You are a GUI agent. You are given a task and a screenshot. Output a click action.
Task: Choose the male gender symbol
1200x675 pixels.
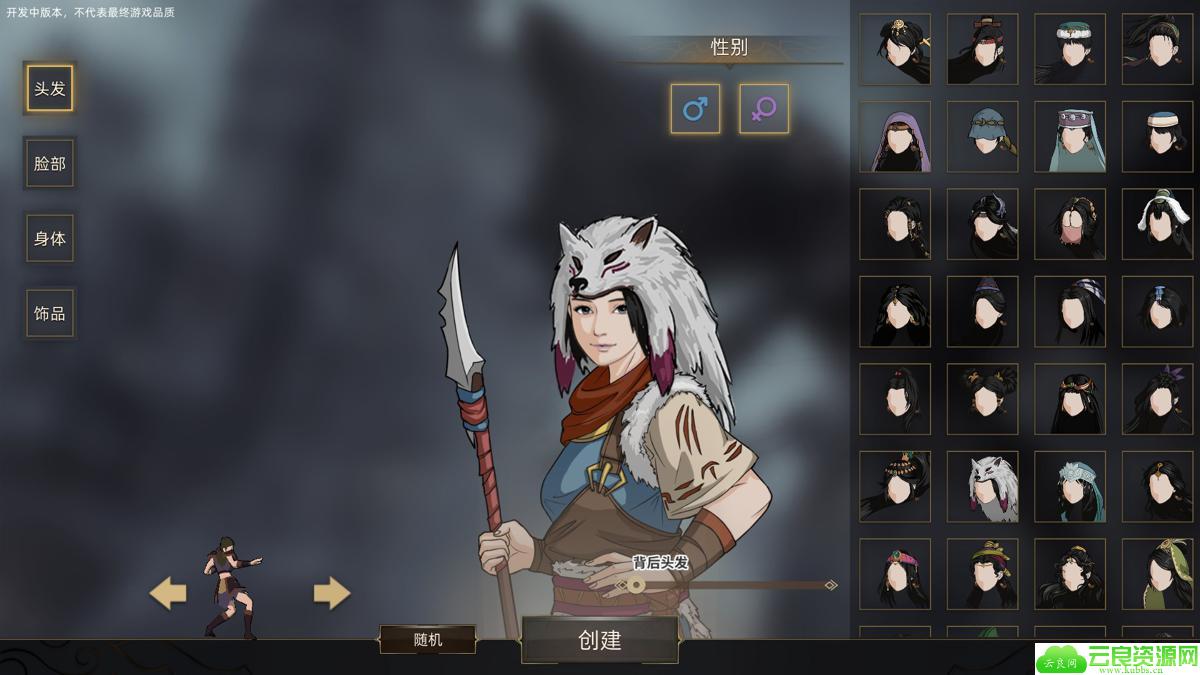695,109
